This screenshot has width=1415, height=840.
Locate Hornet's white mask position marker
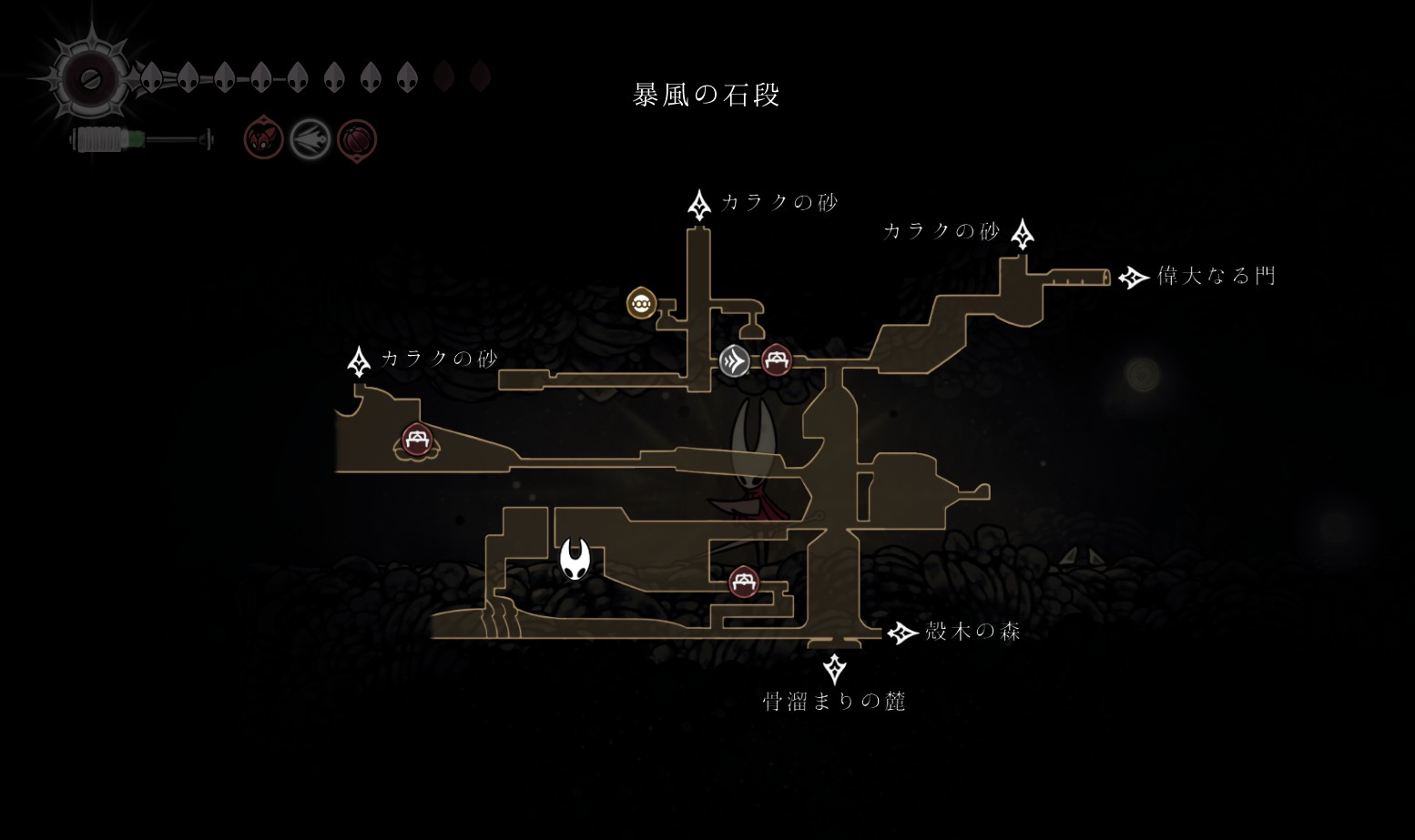(x=575, y=557)
